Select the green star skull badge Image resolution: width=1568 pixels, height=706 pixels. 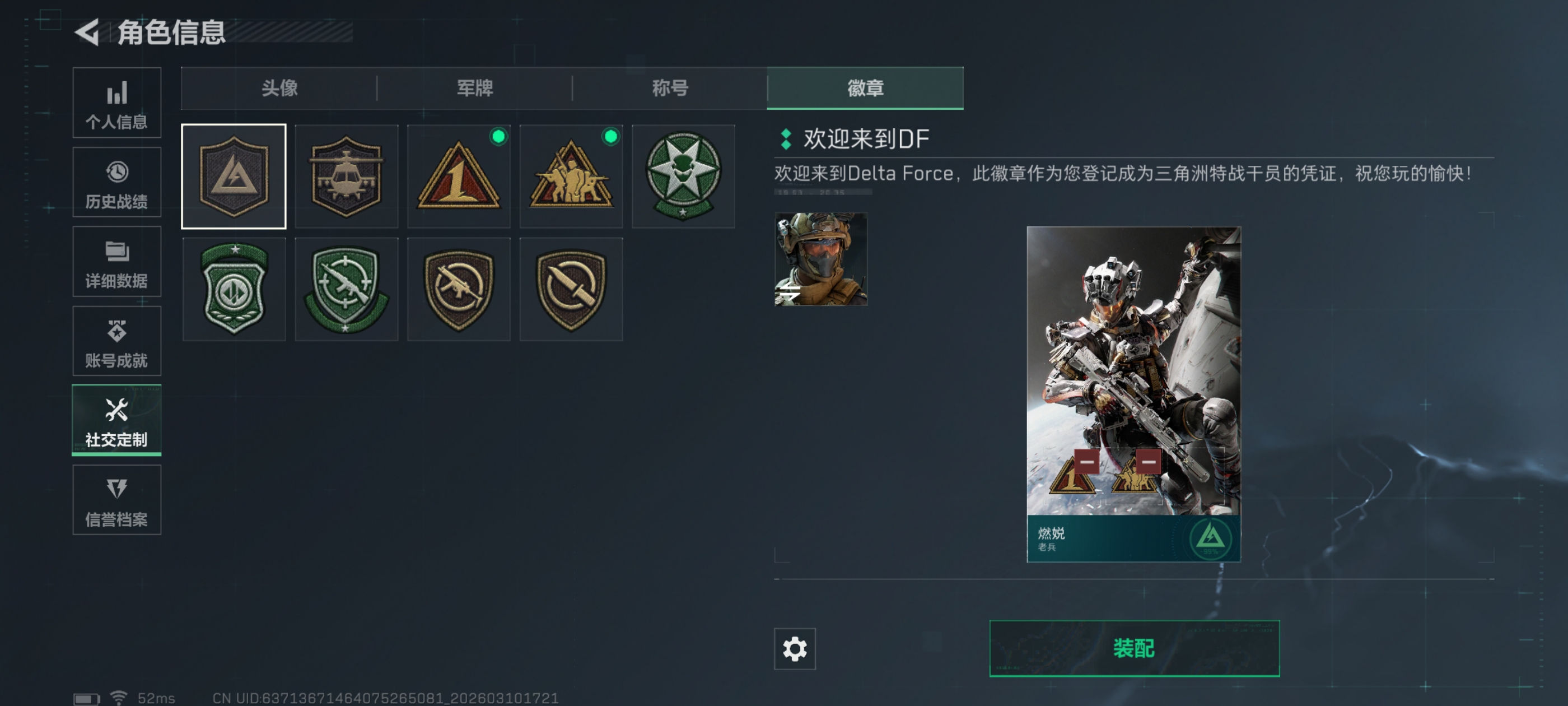click(x=683, y=176)
